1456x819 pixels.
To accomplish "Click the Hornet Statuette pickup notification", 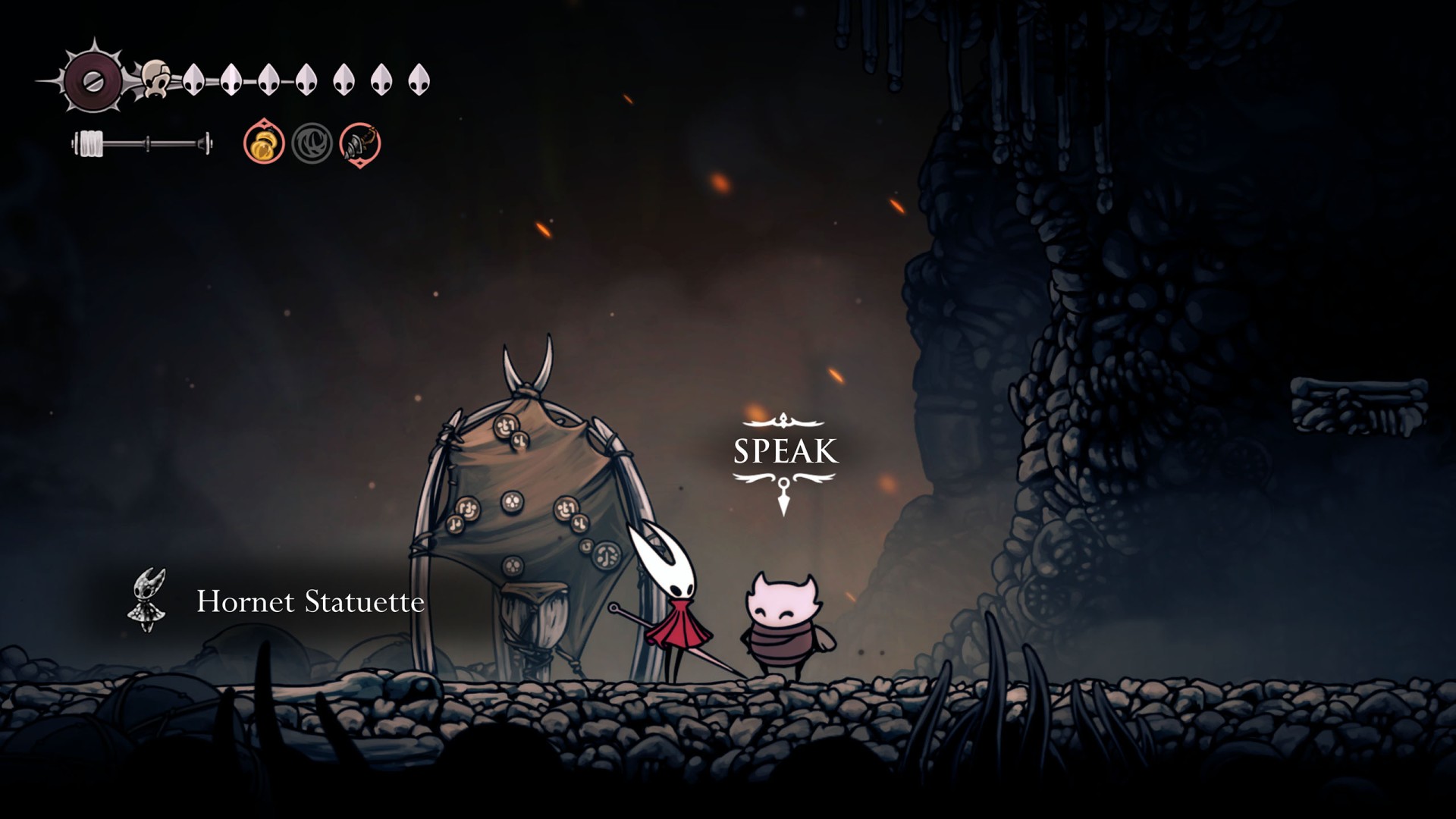I will click(x=278, y=602).
